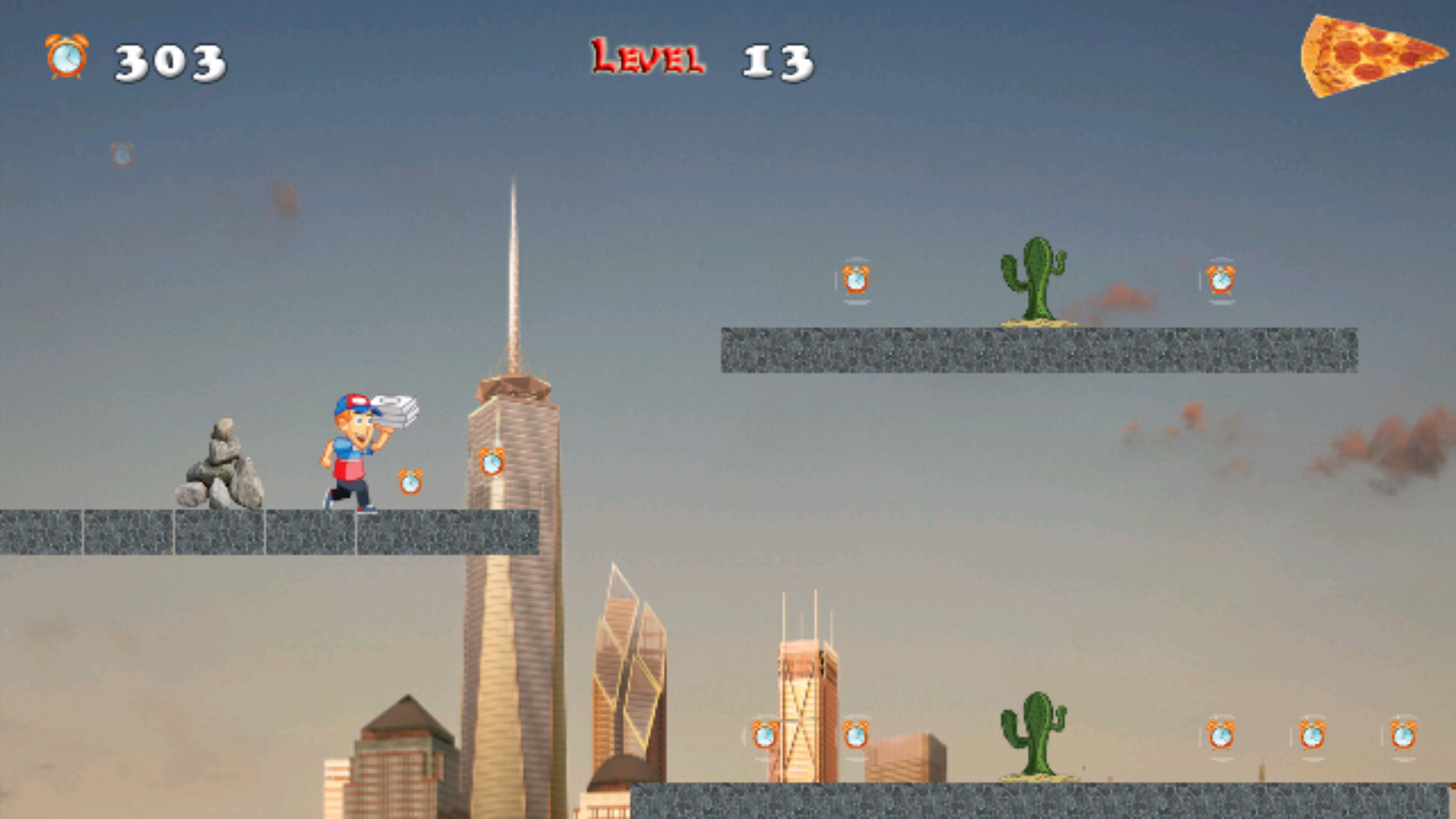The width and height of the screenshot is (1456, 819).
Task: Click the faded clock near the top-left corner
Action: coord(120,153)
